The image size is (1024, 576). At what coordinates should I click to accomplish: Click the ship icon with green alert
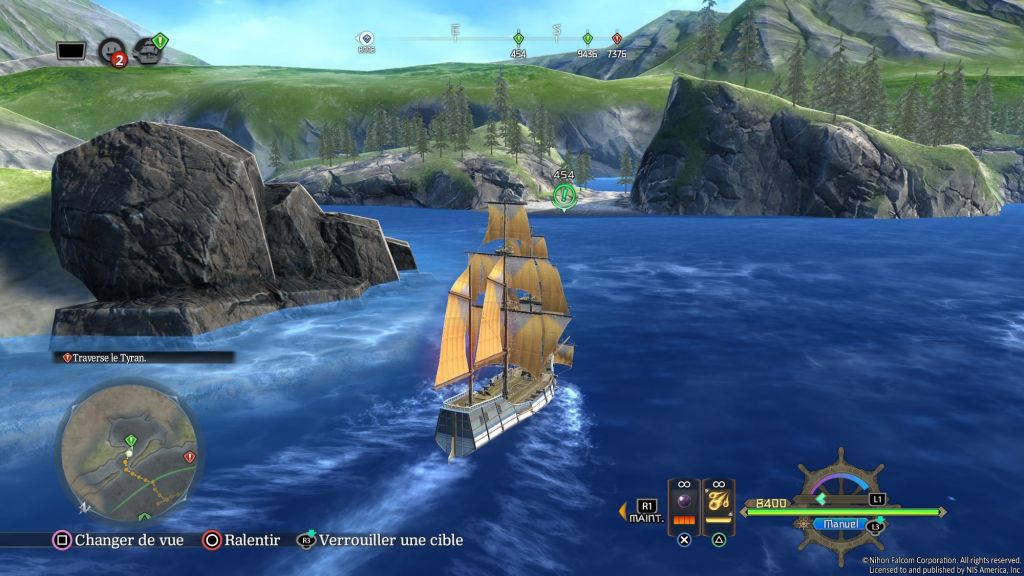click(x=150, y=47)
